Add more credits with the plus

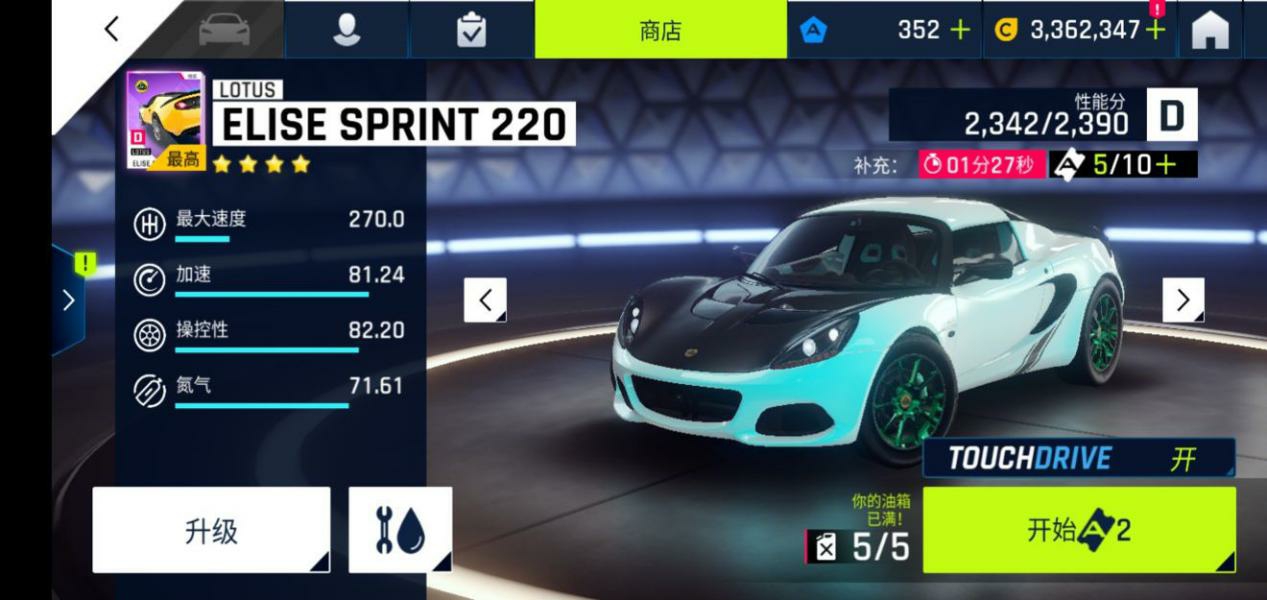1156,30
